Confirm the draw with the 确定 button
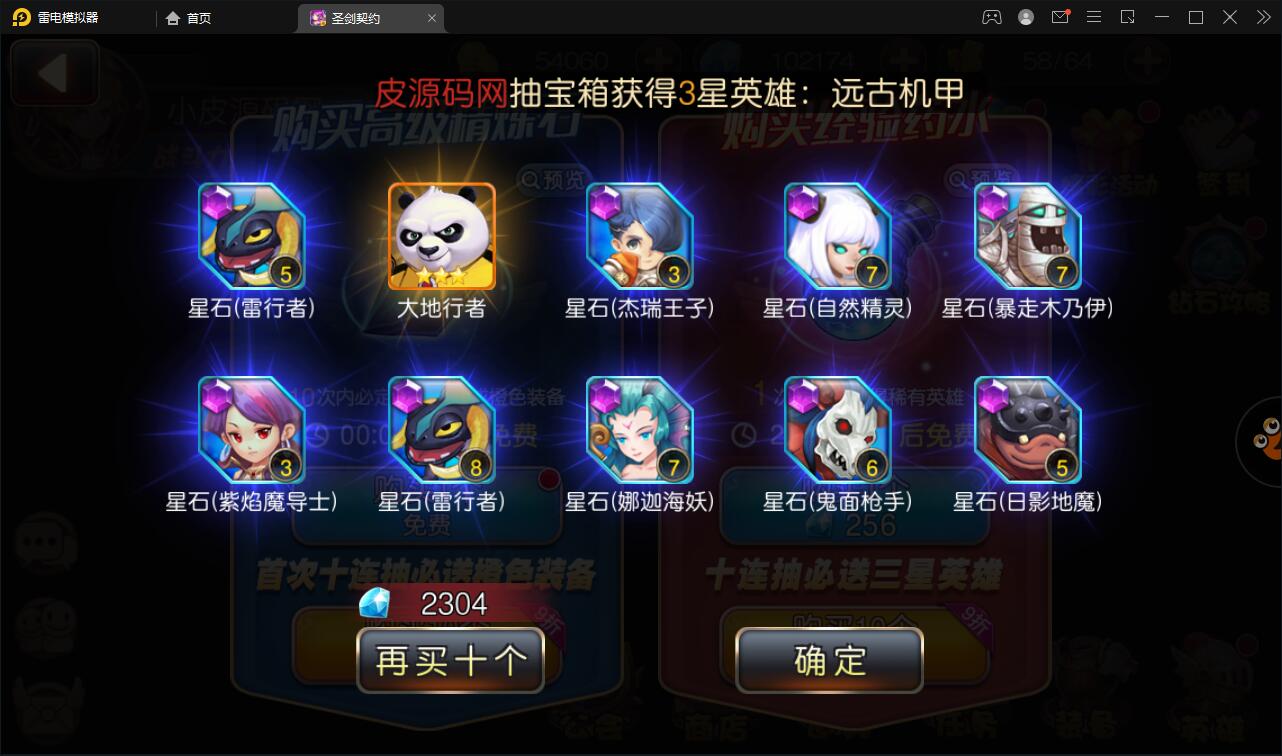Image resolution: width=1282 pixels, height=756 pixels. tap(828, 660)
